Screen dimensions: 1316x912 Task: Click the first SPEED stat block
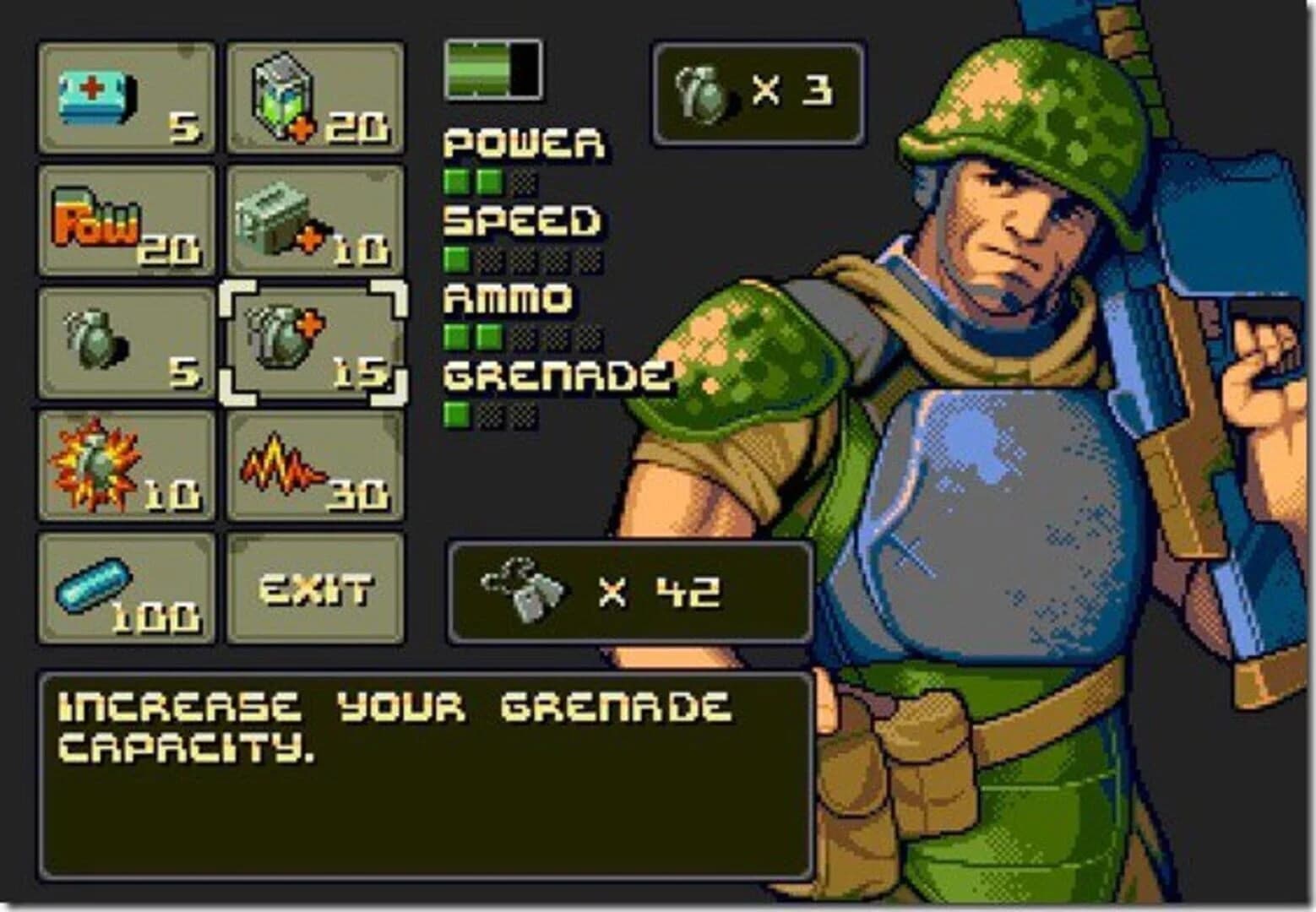coord(456,255)
